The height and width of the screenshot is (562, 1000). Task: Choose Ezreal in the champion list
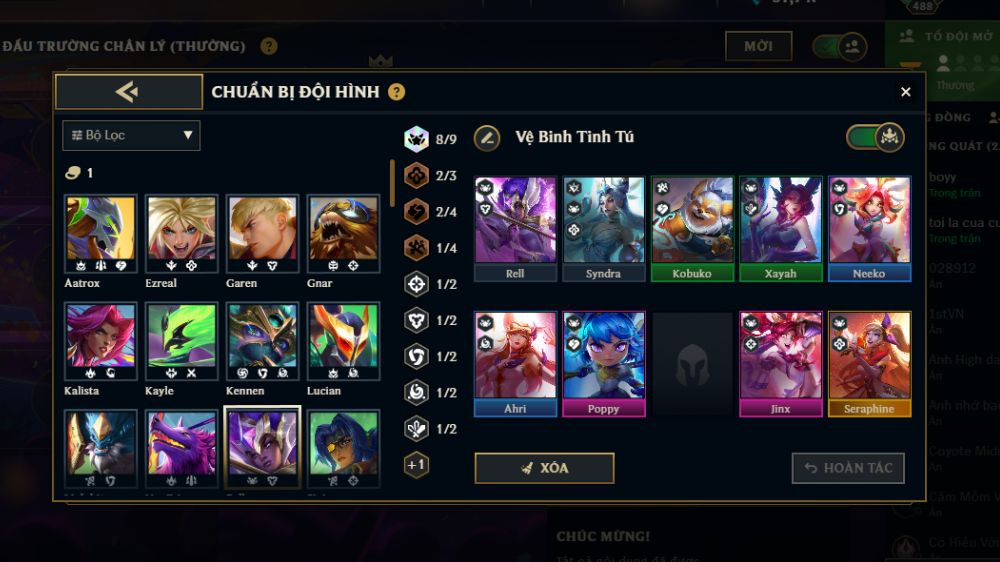pyautogui.click(x=181, y=234)
